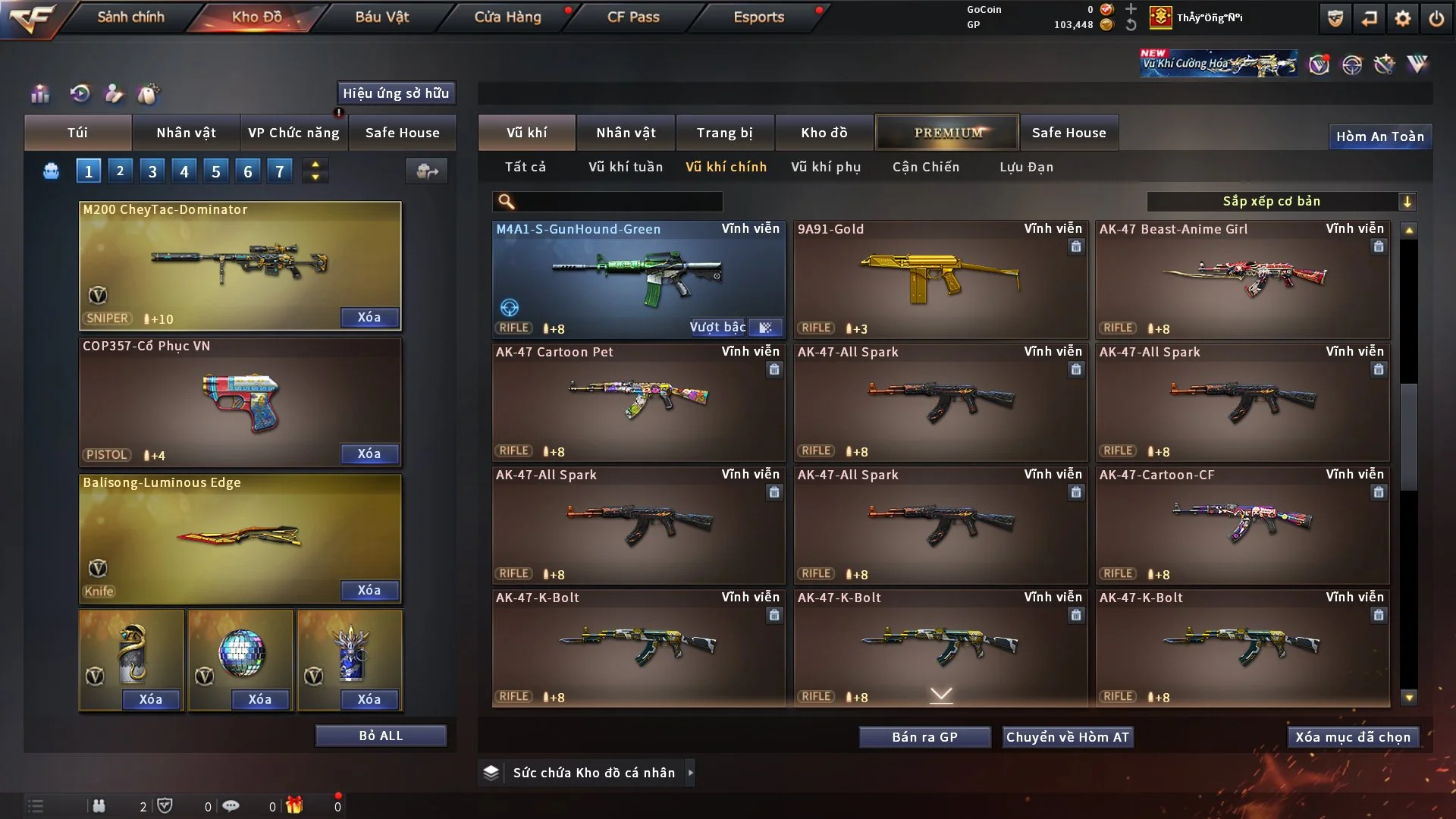Click the Bán ra GP button
The height and width of the screenshot is (819, 1456).
point(924,737)
